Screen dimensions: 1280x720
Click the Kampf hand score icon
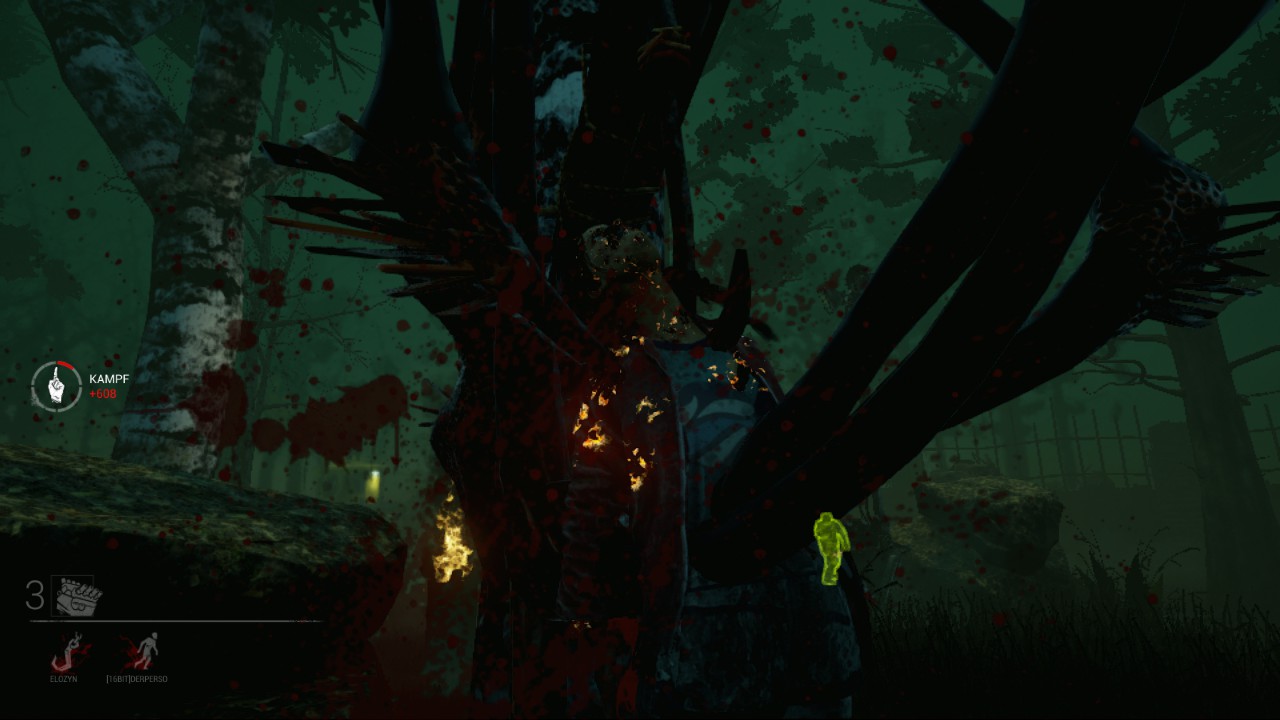click(x=56, y=386)
